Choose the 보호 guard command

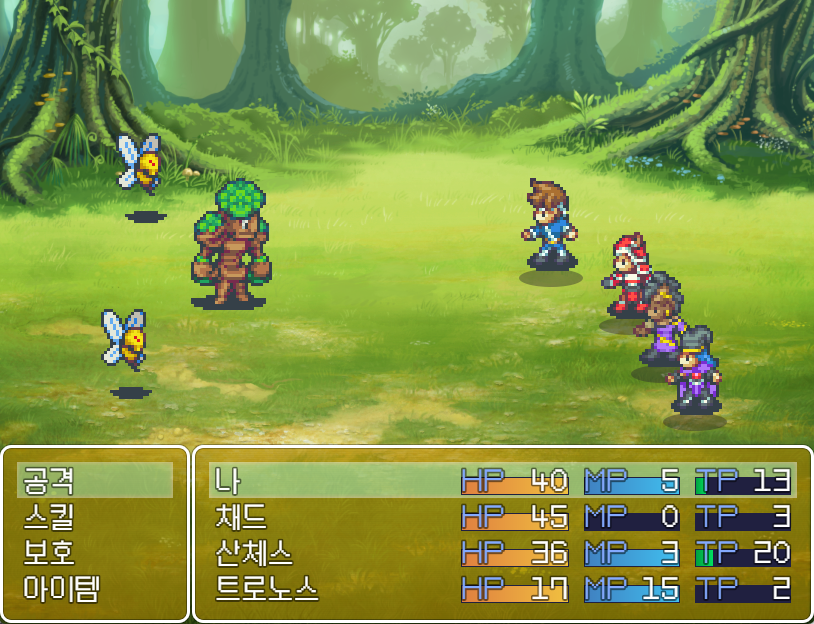click(95, 553)
